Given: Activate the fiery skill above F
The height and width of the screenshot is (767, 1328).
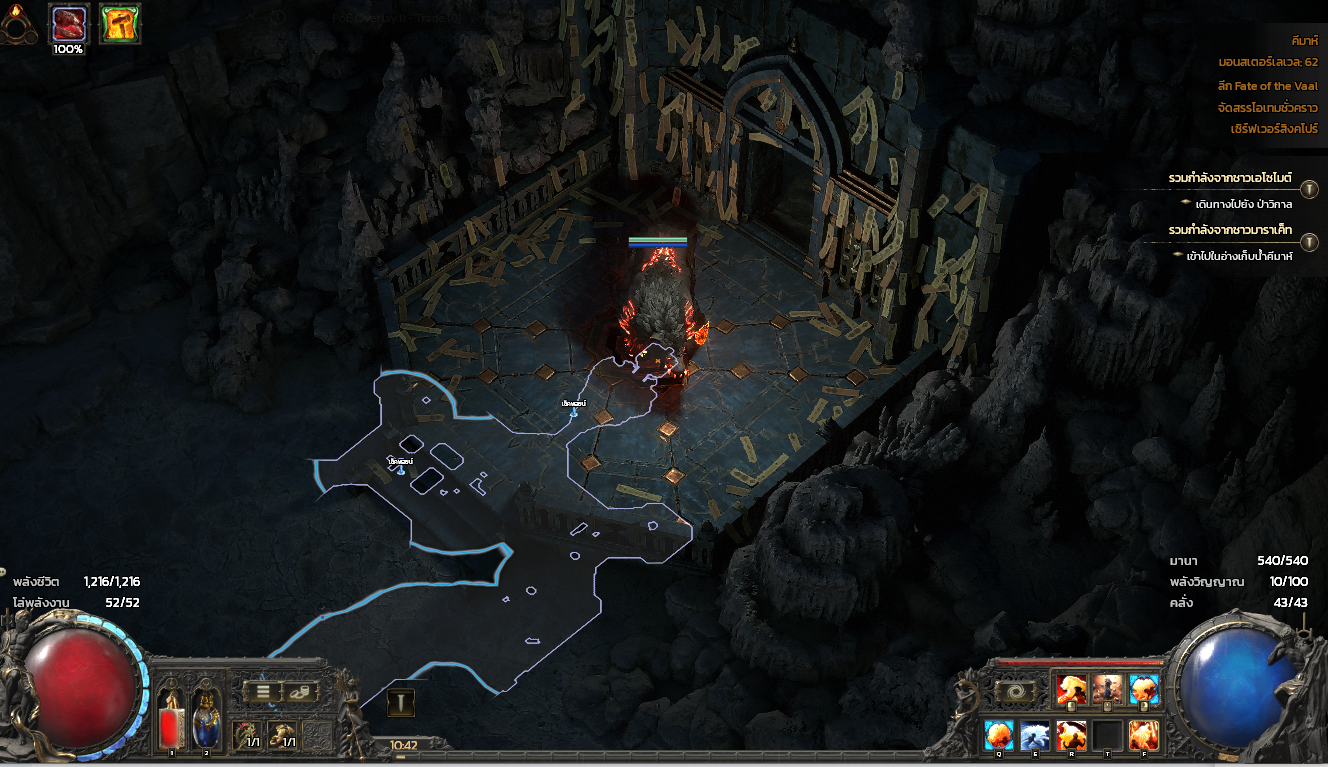Looking at the screenshot, I should click(1144, 735).
